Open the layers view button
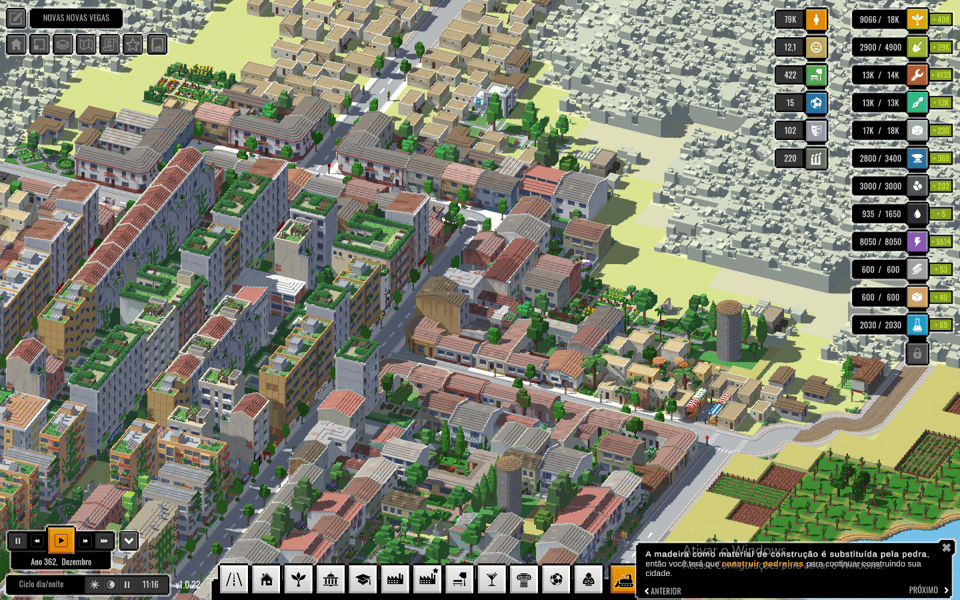 click(x=63, y=44)
